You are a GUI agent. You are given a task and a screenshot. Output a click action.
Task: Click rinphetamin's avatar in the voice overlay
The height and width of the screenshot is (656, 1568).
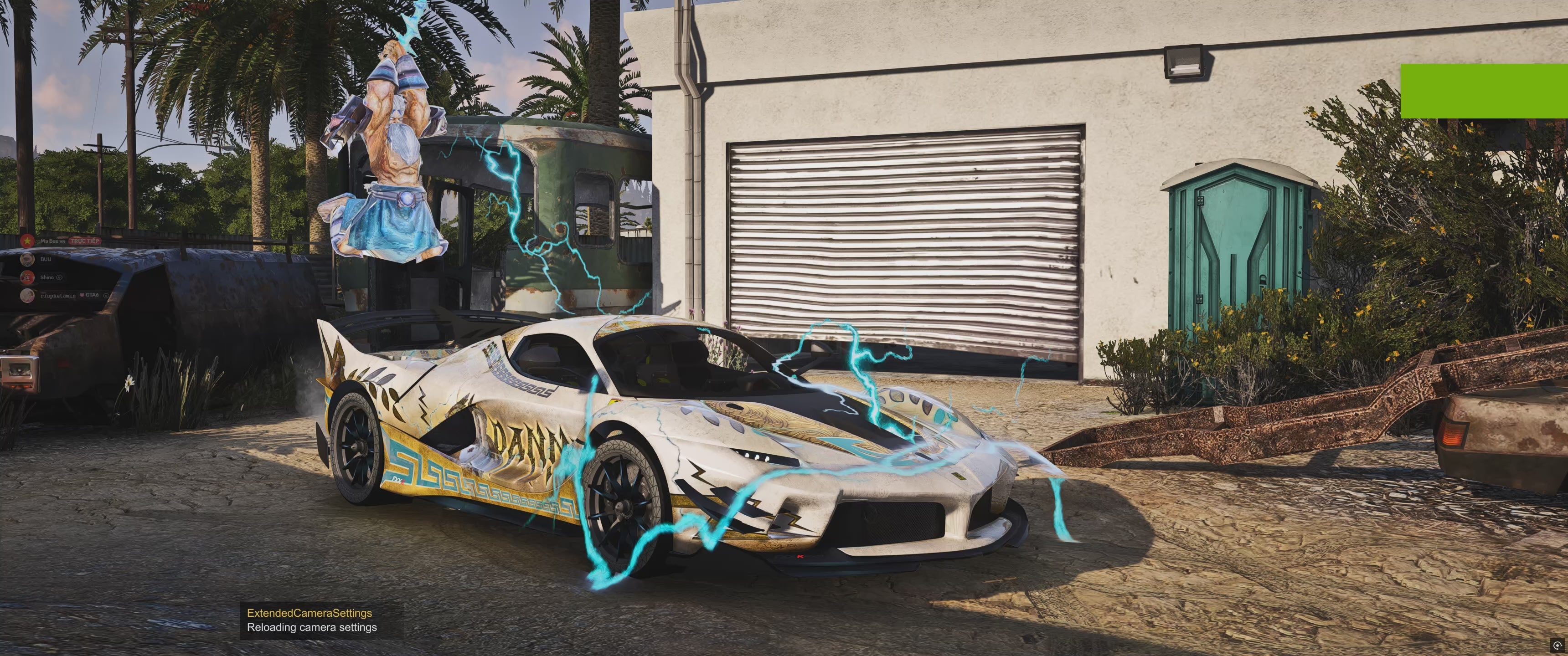click(27, 297)
